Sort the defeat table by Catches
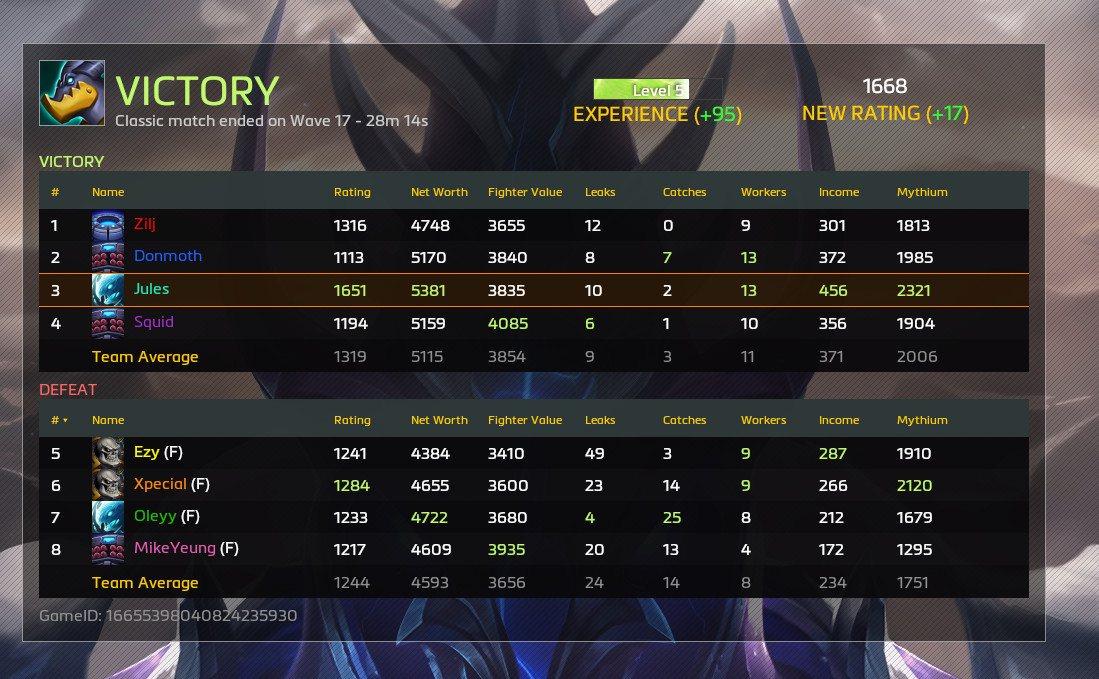This screenshot has height=679, width=1099. (684, 420)
